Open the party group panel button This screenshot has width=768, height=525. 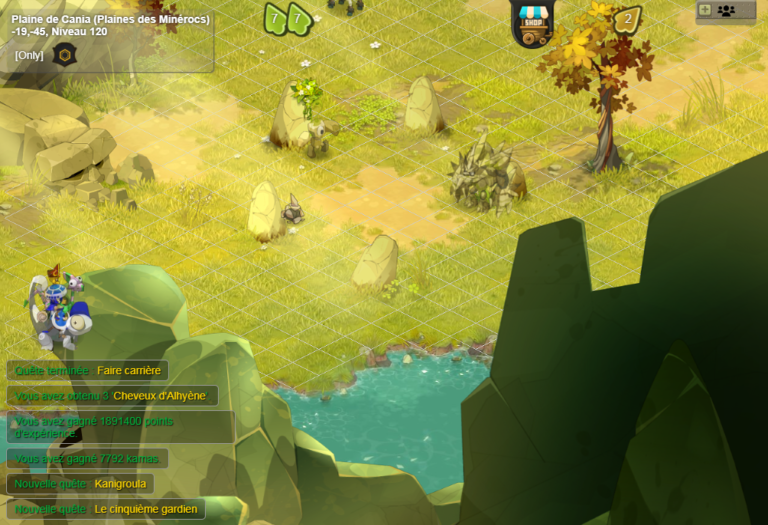tap(726, 11)
